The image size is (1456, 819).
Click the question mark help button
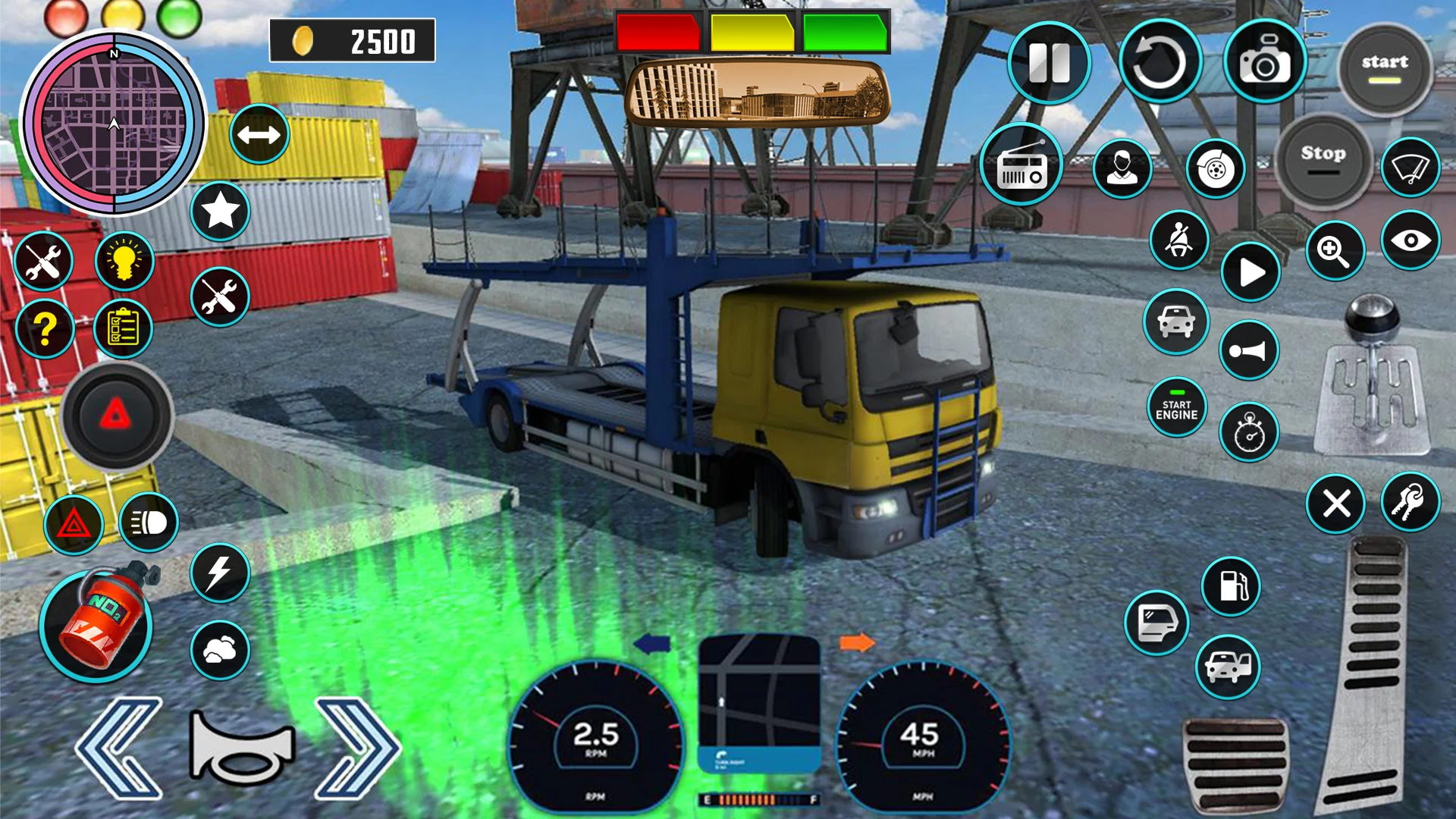tap(45, 329)
